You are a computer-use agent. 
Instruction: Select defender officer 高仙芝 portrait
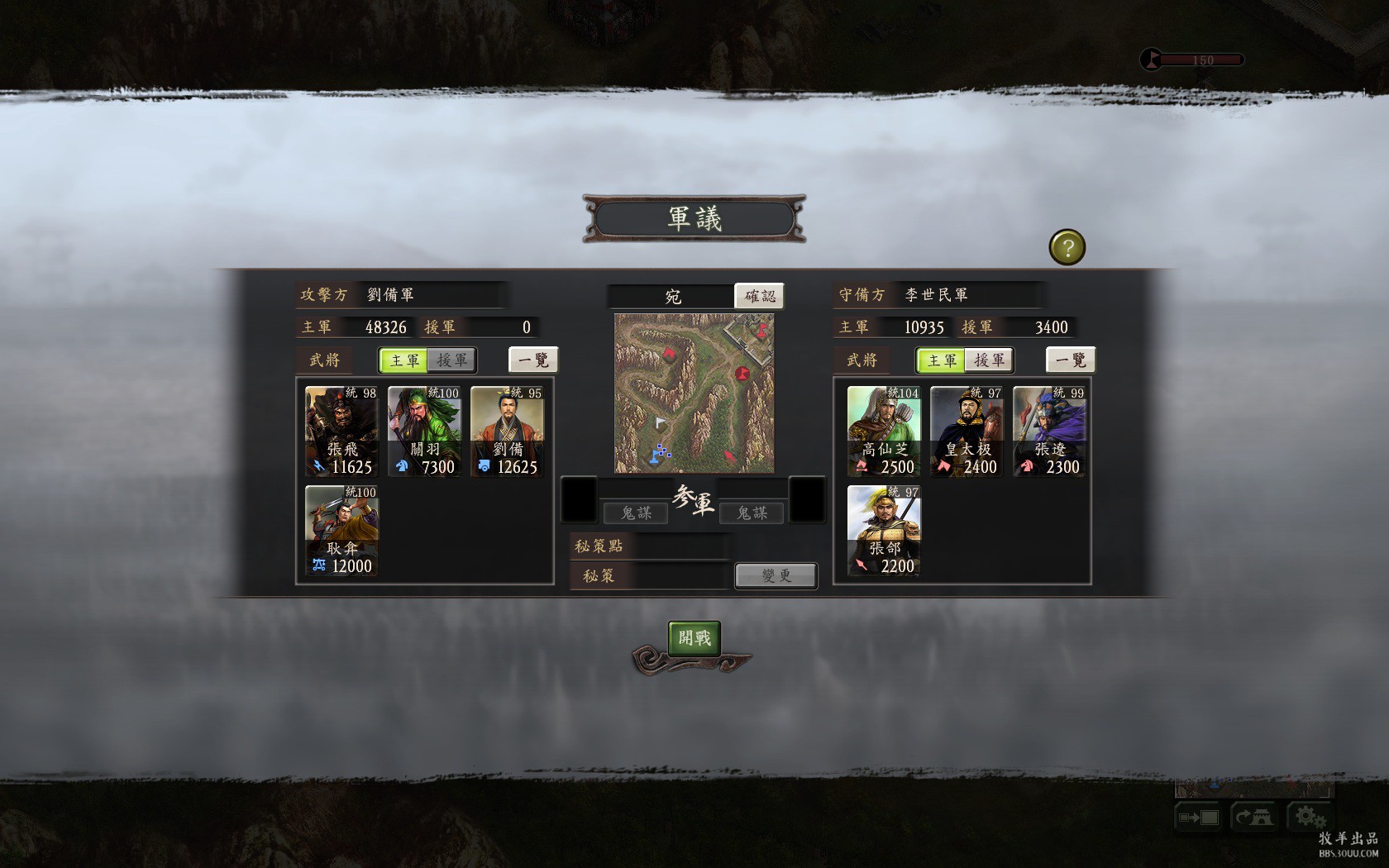pos(884,432)
